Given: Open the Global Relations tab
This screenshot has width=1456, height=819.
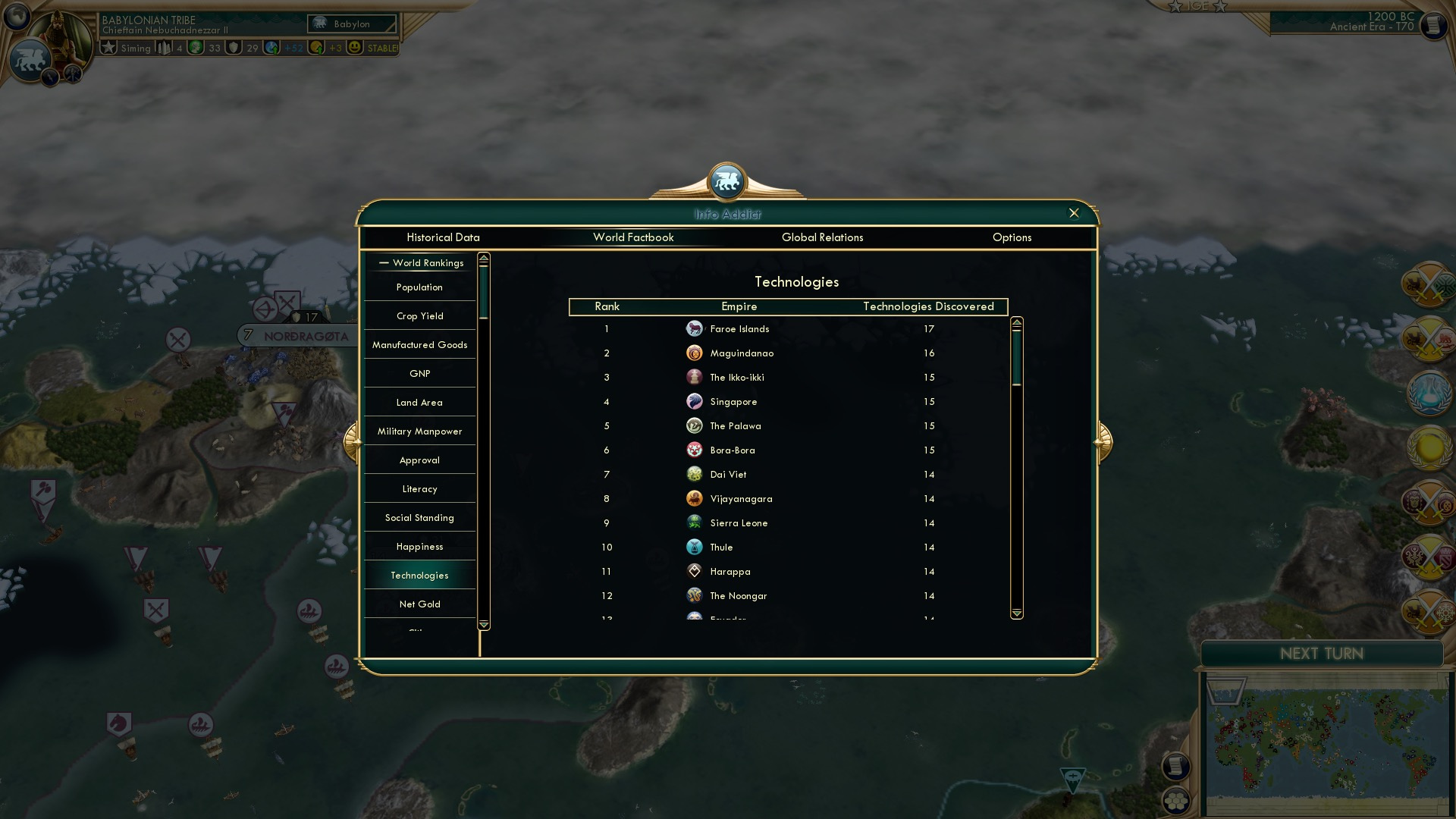Looking at the screenshot, I should click(823, 237).
